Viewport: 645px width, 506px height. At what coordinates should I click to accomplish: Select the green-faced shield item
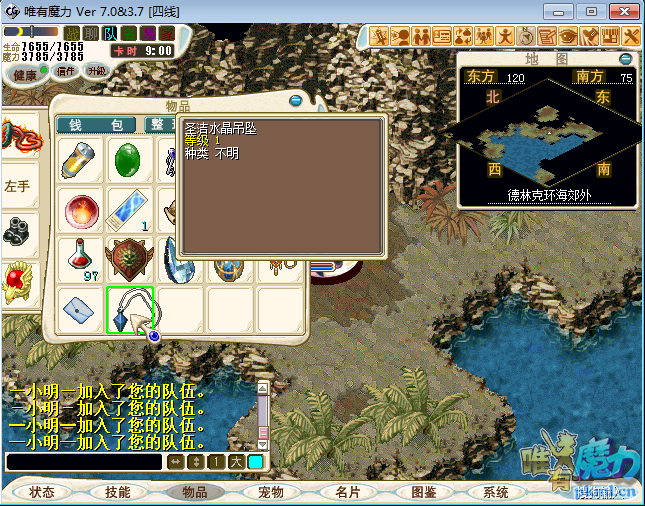(129, 258)
